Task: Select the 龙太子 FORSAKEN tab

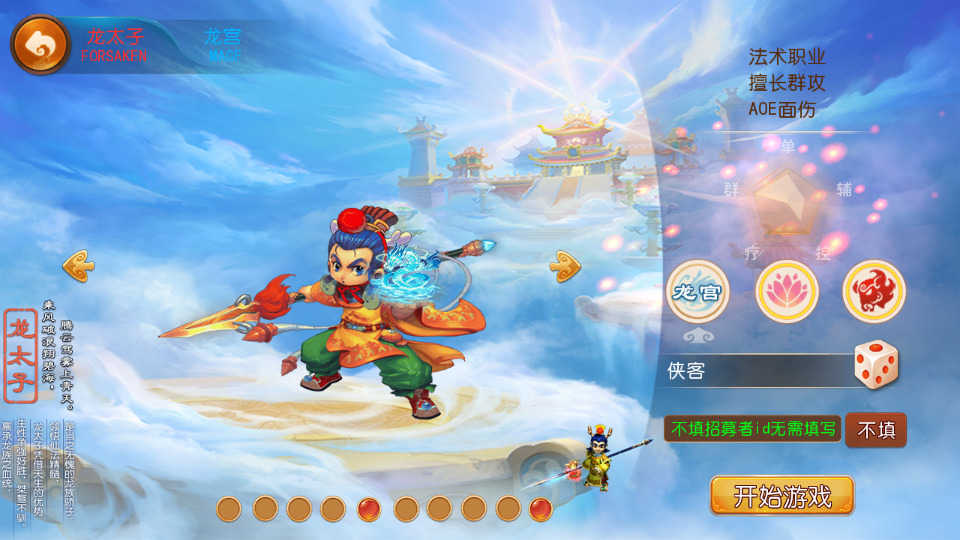Action: coord(114,45)
